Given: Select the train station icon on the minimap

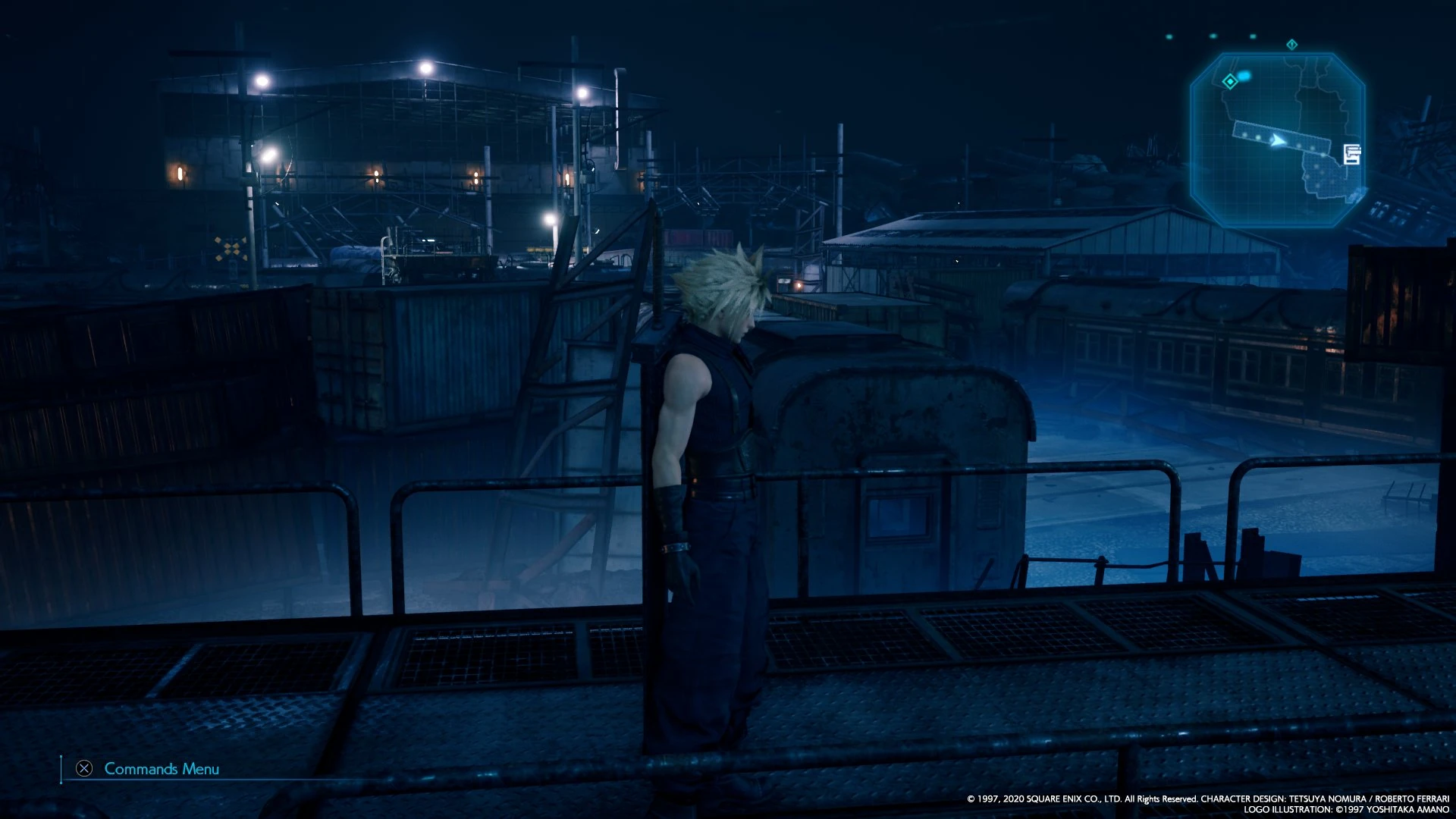Looking at the screenshot, I should point(1351,155).
